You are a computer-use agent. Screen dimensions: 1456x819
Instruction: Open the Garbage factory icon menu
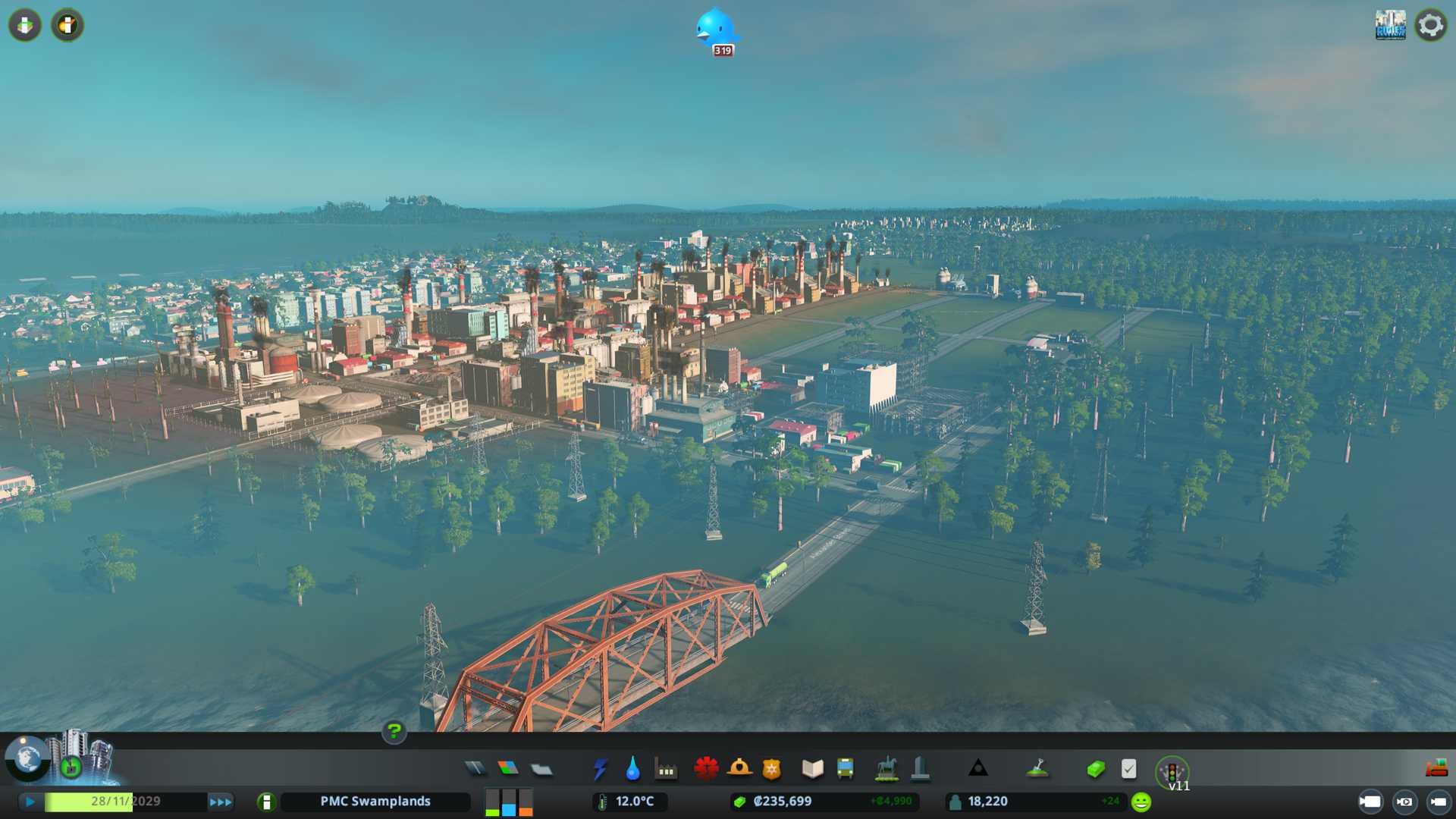[666, 770]
